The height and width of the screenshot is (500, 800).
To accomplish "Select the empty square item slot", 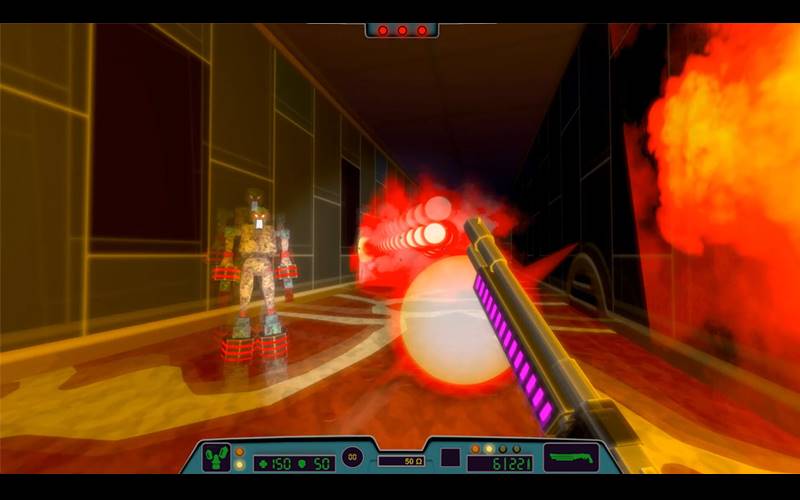I will (451, 458).
